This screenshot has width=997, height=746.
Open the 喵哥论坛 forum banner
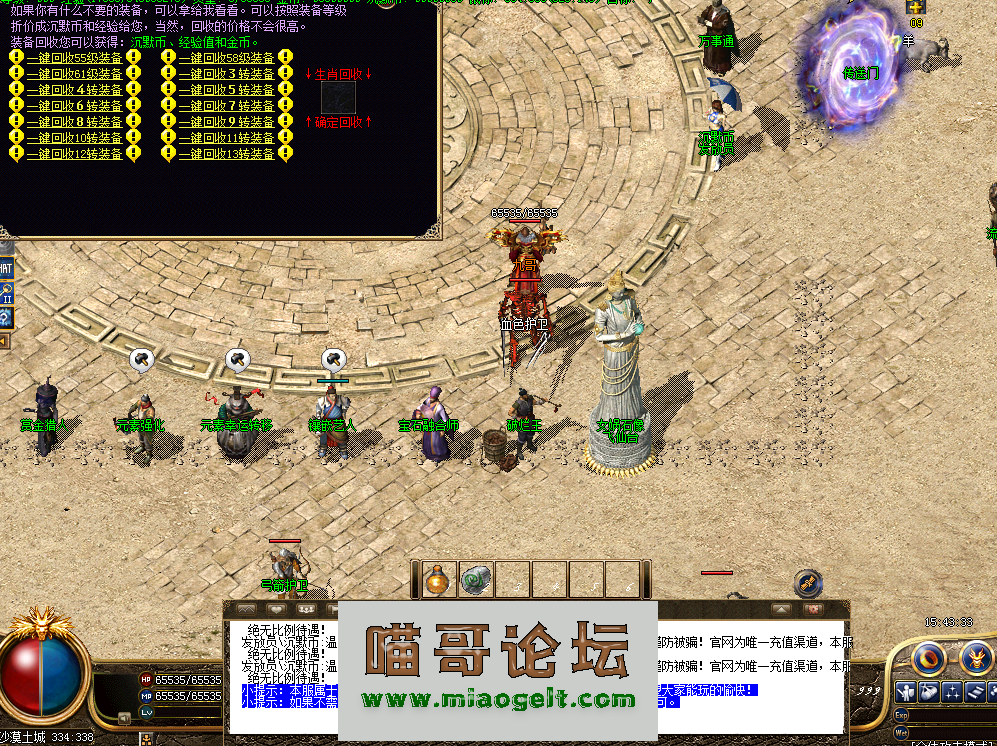coord(498,668)
